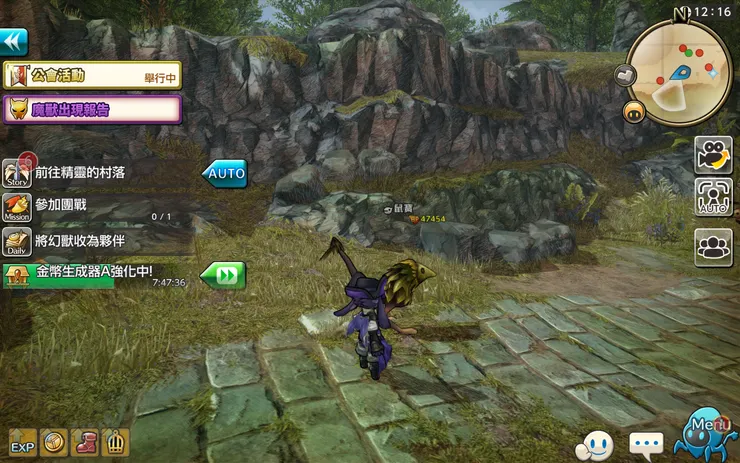Tap the green fast-forward arrow button
This screenshot has width=740, height=463.
222,275
